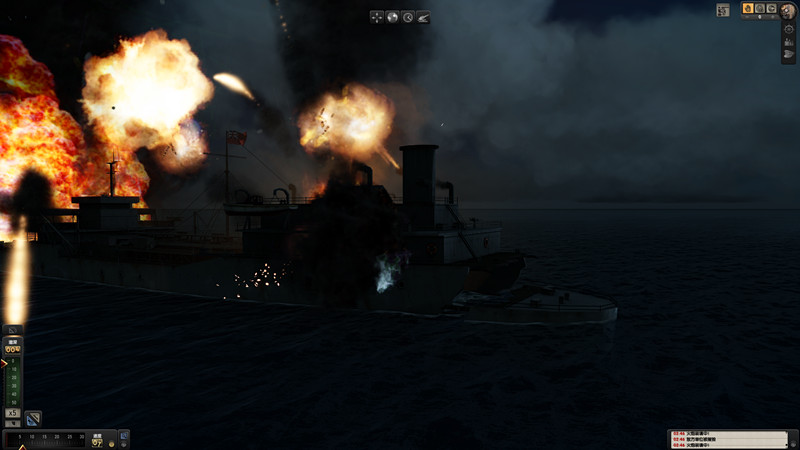
Task: Adjust the horizontal speed gauge slider
Action: (x=45, y=438)
